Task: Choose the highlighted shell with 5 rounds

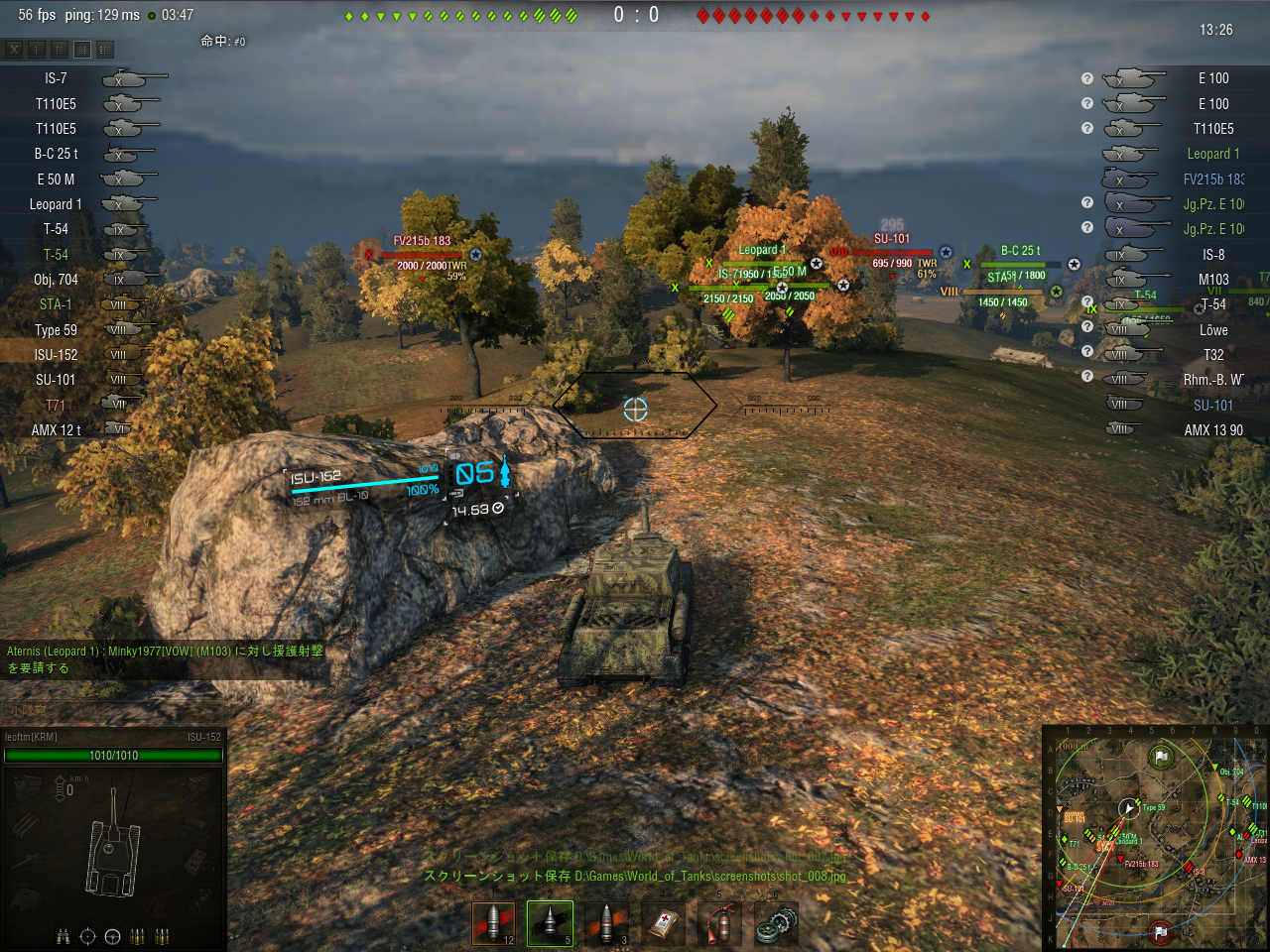Action: (550, 923)
